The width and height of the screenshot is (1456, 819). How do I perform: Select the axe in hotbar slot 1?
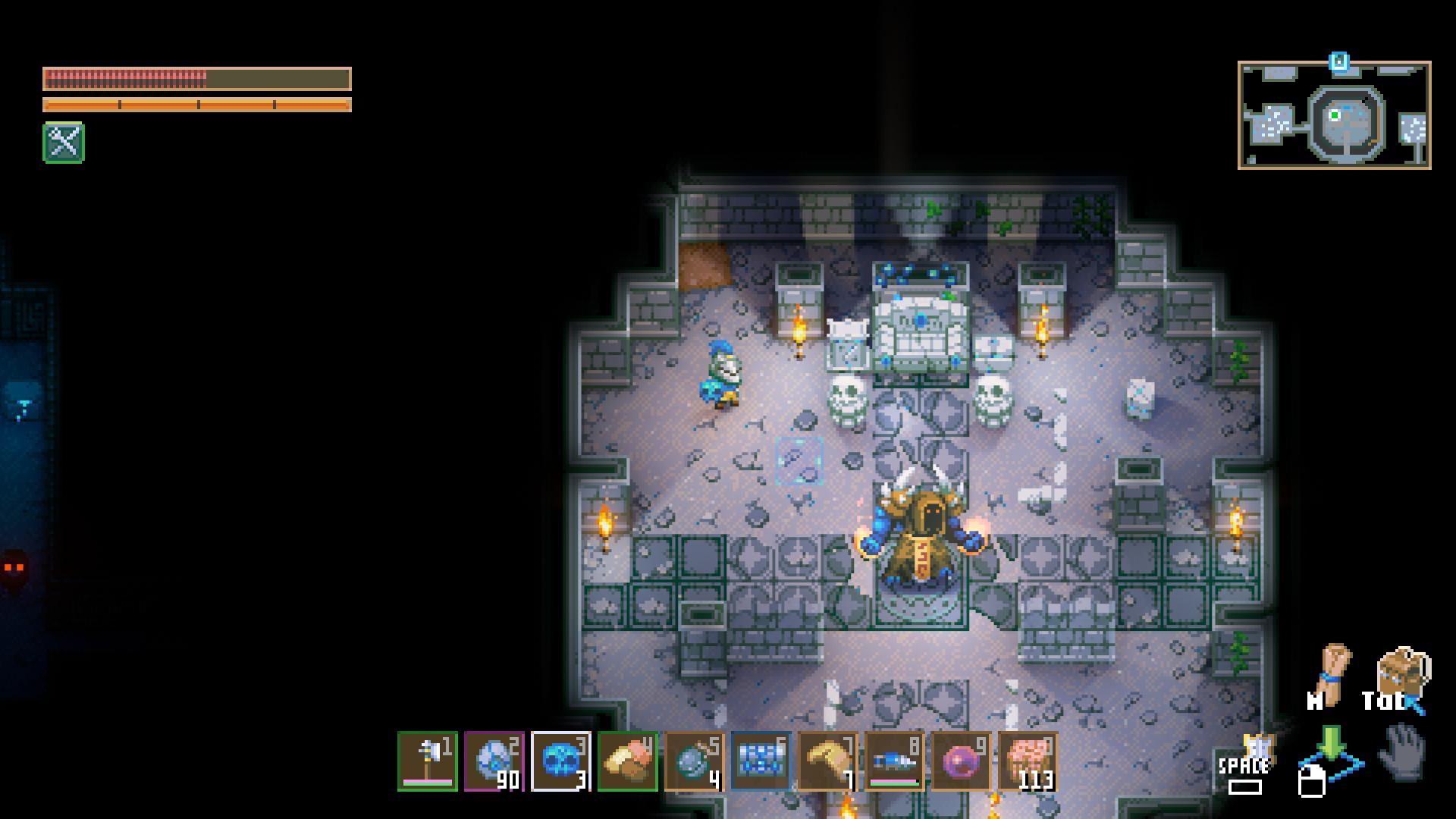[428, 761]
